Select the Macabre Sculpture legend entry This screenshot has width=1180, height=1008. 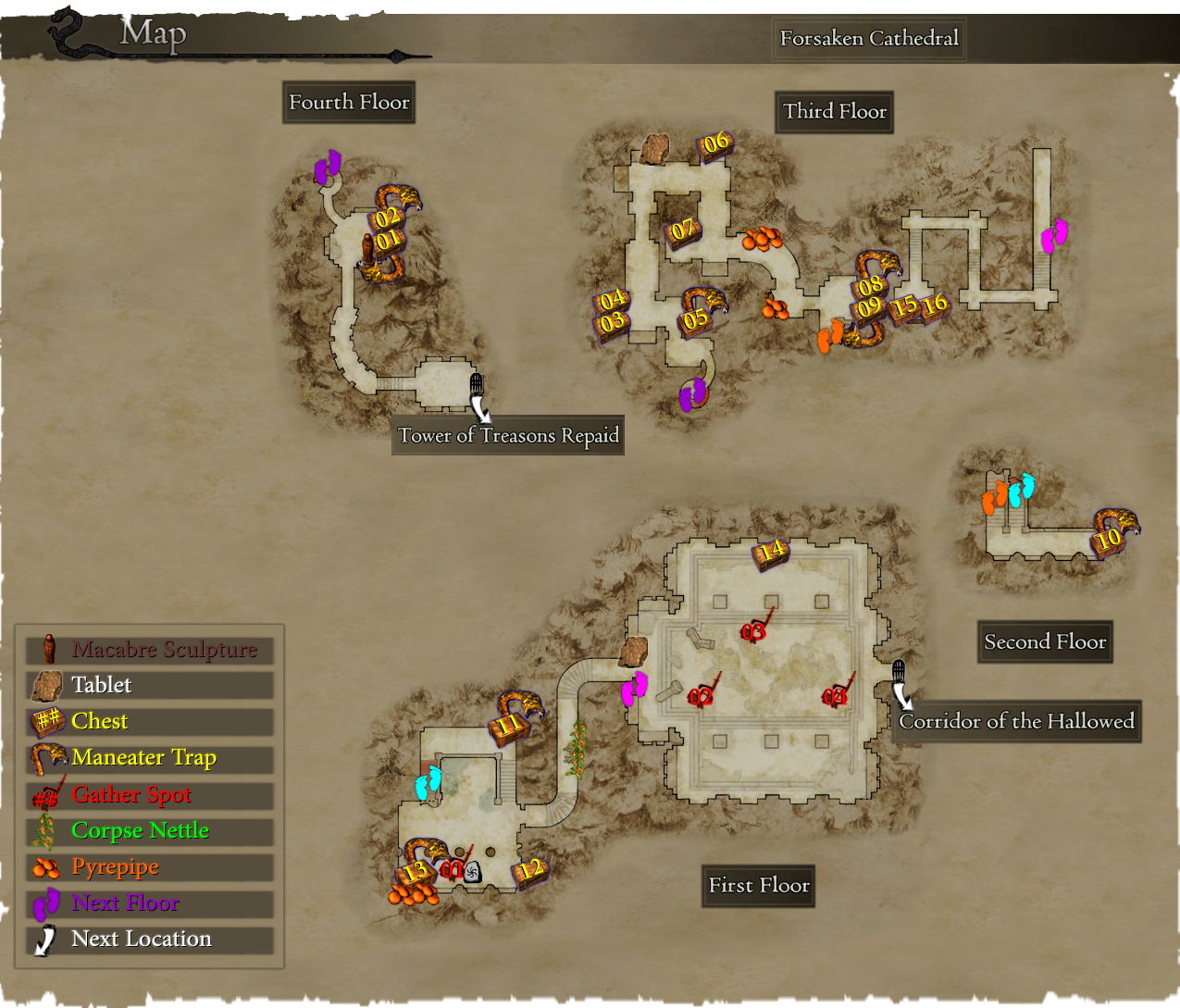pos(149,650)
